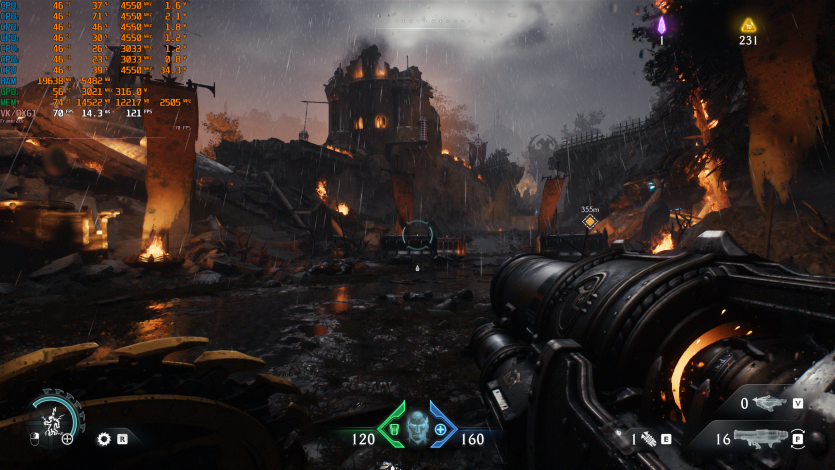
Task: Select the 355m objective waypoint marker
Action: tap(590, 221)
